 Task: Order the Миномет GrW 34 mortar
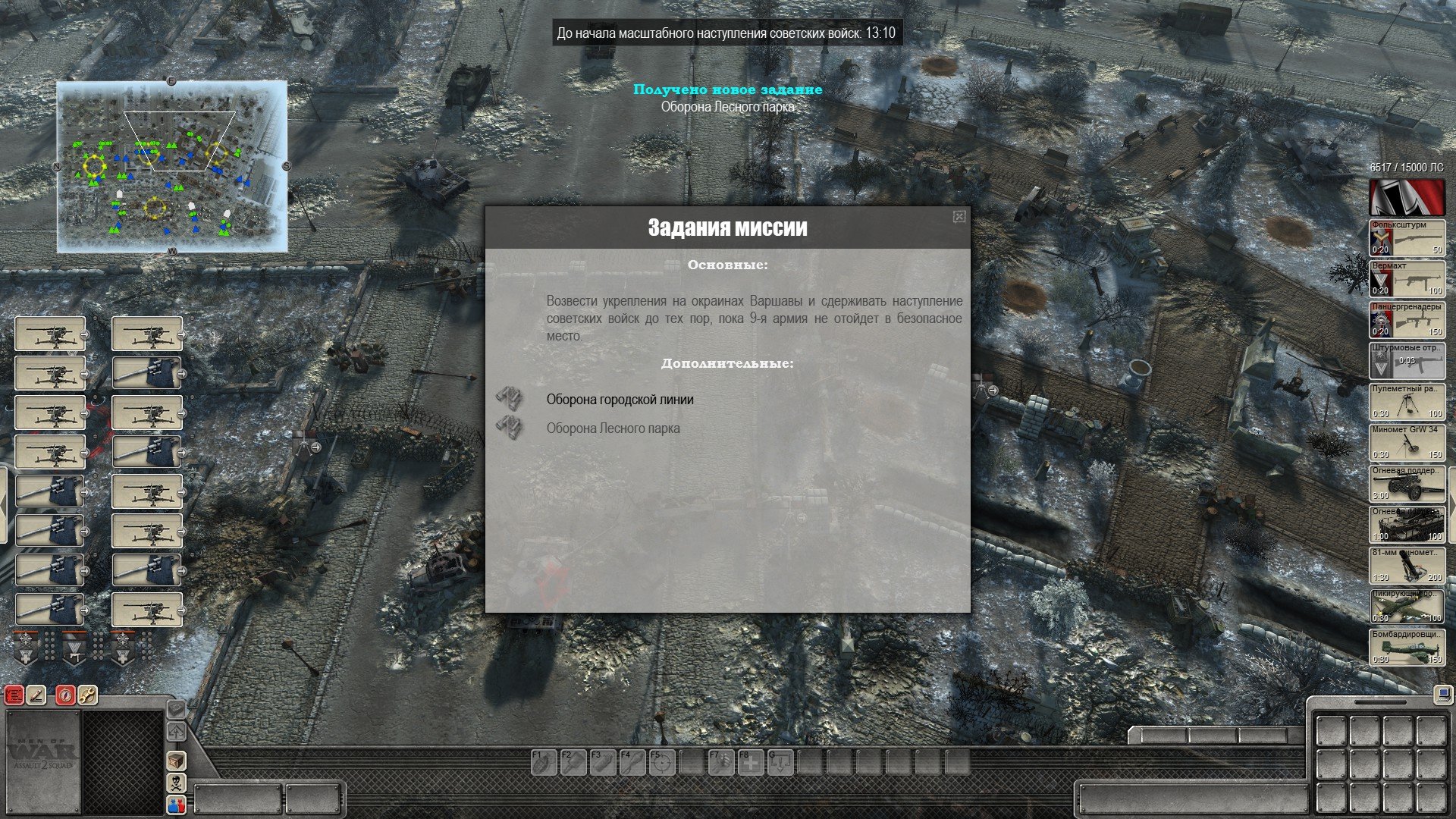click(1407, 443)
